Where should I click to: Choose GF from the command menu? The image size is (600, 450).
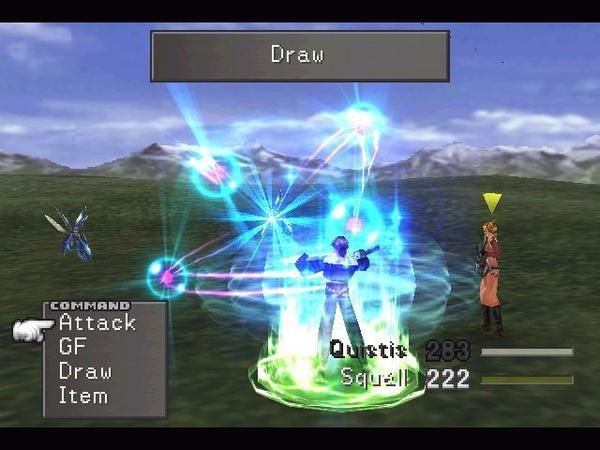coord(72,347)
